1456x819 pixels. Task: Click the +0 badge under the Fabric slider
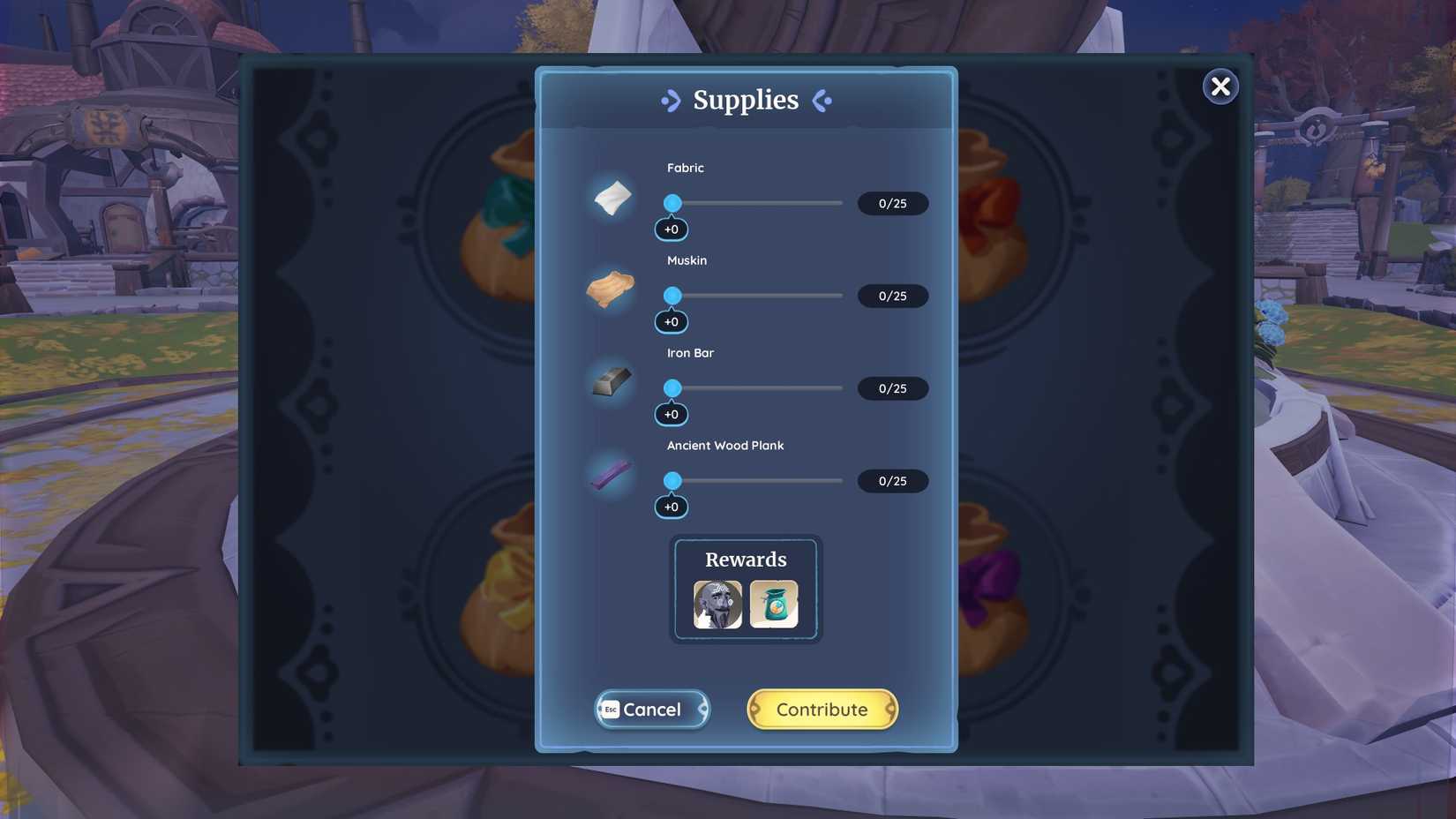(672, 229)
